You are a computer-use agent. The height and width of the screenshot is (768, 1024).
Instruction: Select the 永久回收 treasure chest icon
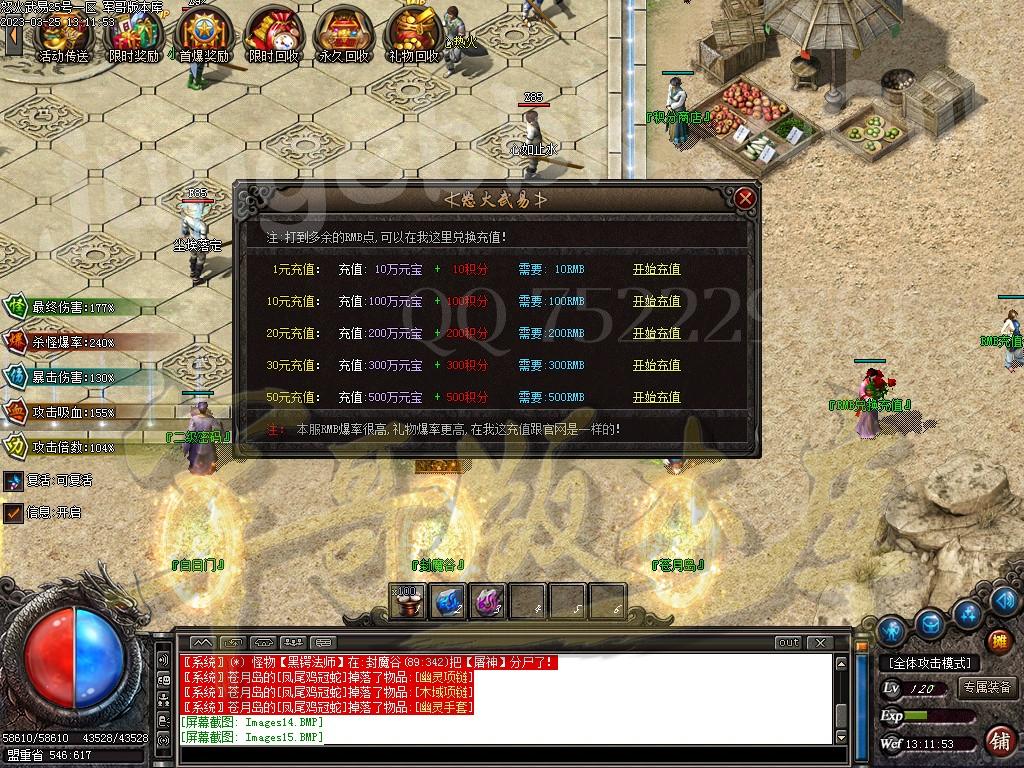point(343,34)
